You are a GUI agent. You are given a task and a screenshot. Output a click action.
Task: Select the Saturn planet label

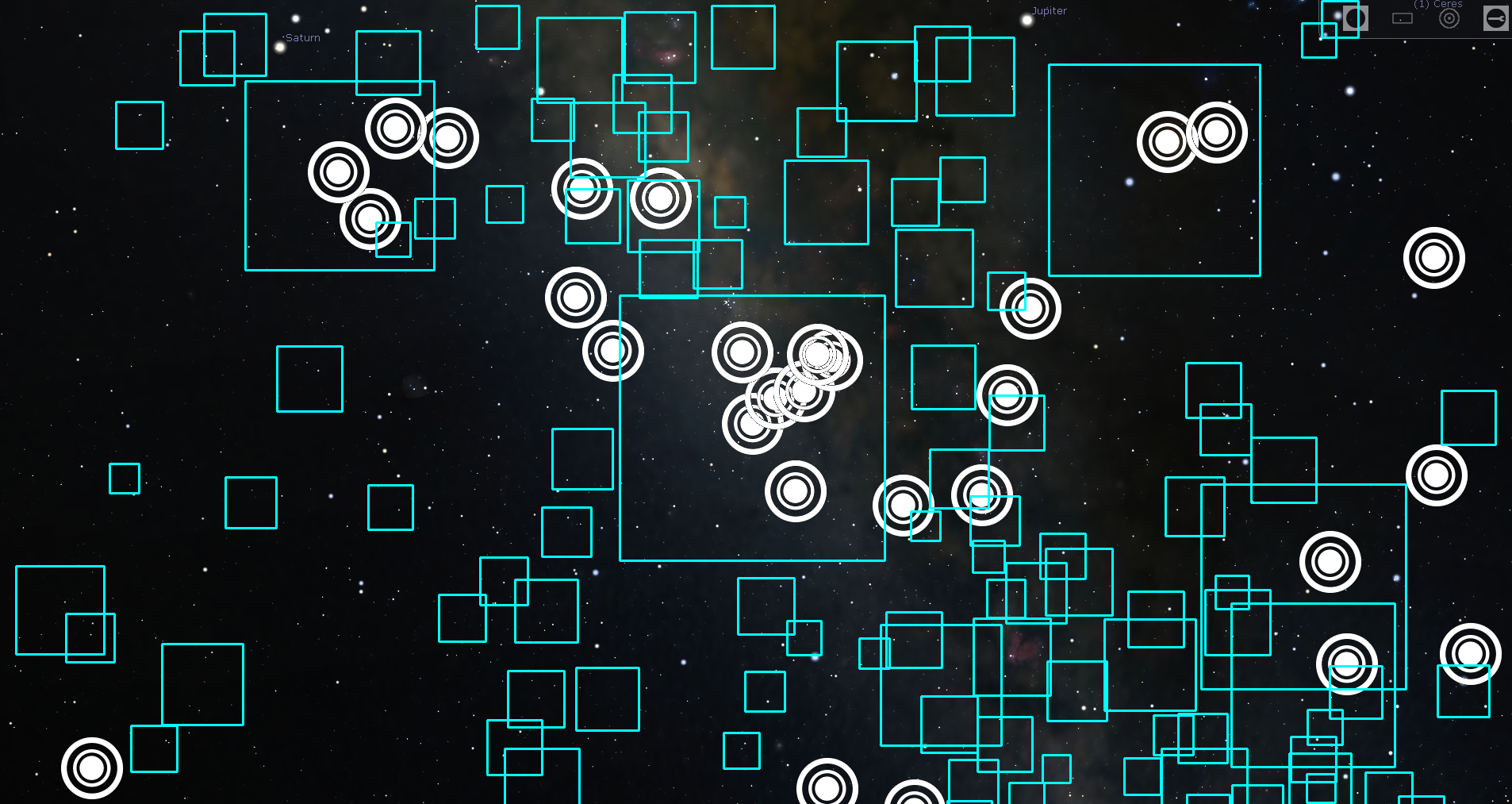(303, 37)
